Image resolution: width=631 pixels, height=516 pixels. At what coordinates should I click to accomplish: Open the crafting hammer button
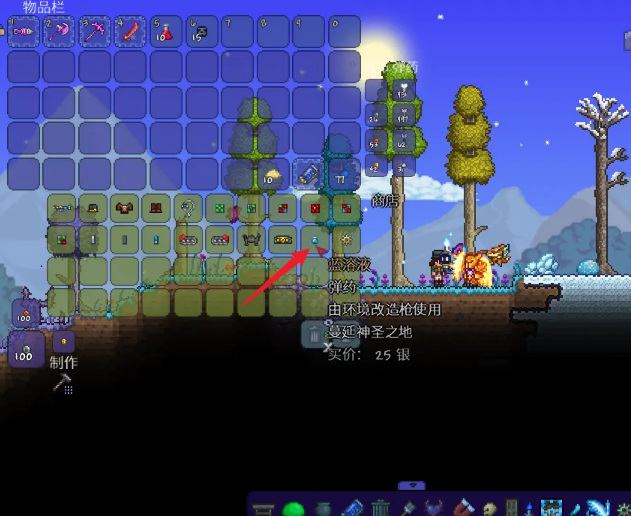tap(61, 382)
